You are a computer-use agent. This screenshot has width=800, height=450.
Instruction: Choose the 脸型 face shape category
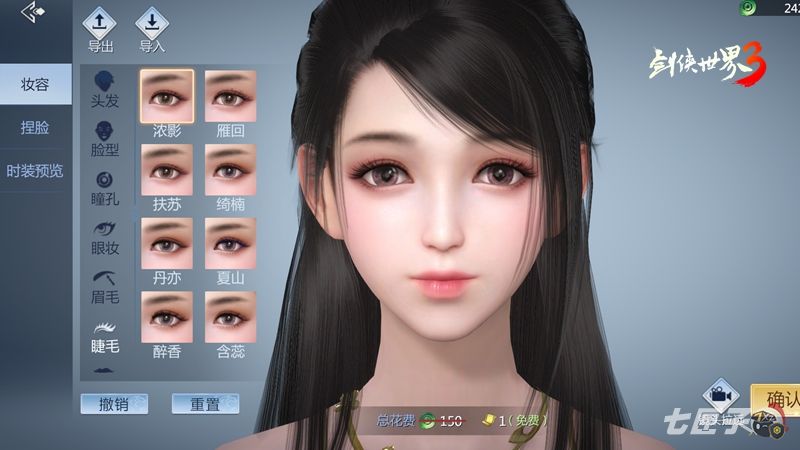click(x=105, y=139)
